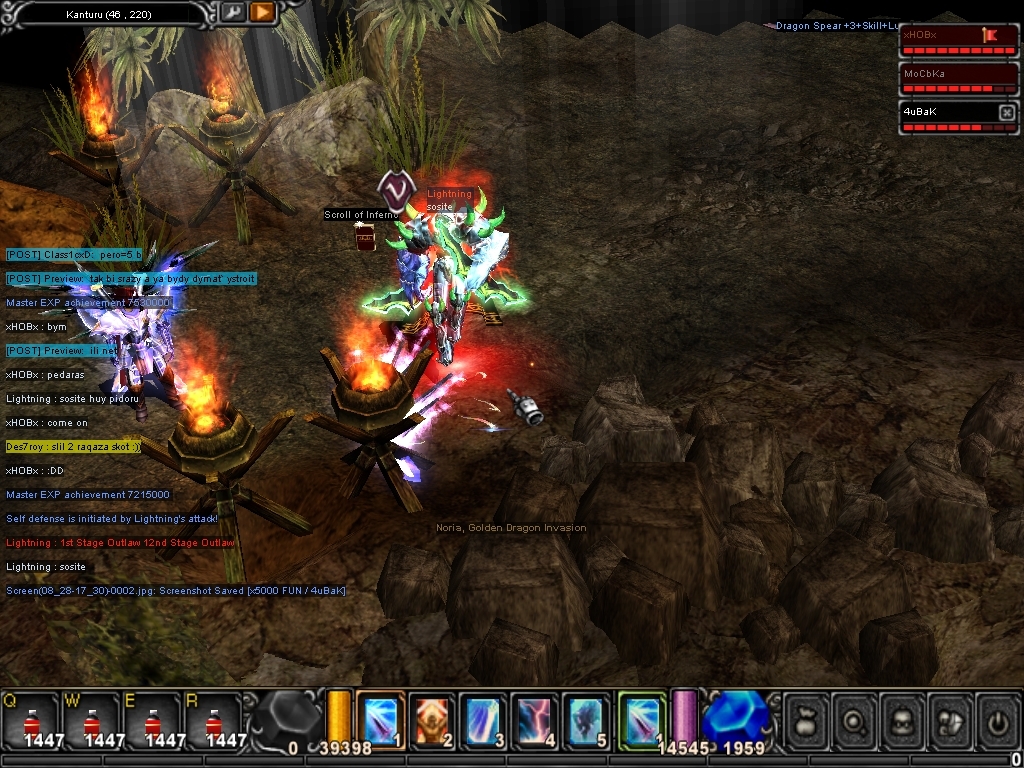The image size is (1024, 768).
Task: Activate skill slot 1 on the hotbar
Action: [380, 720]
